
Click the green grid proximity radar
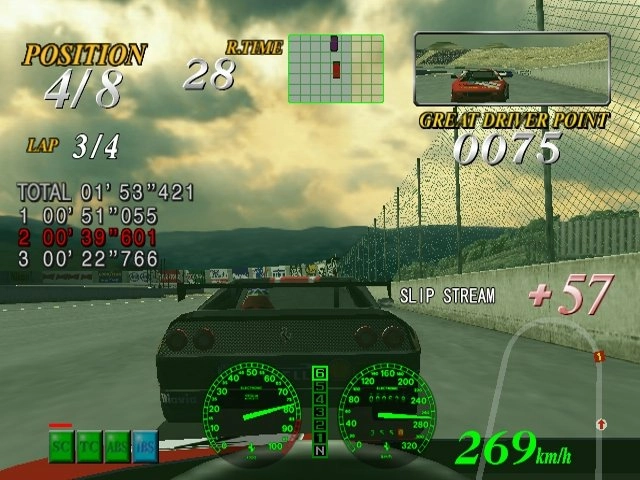(336, 68)
